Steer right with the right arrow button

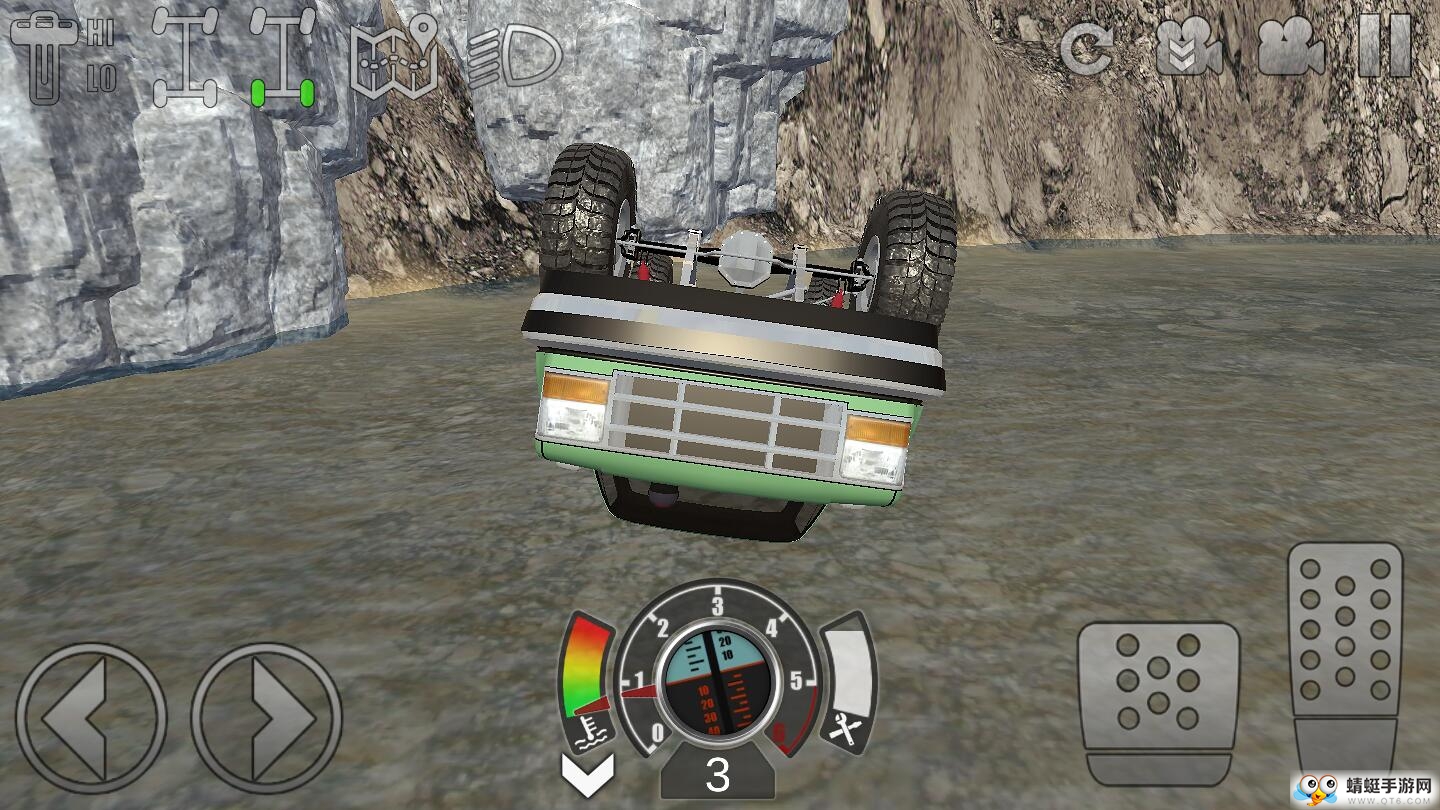(267, 718)
